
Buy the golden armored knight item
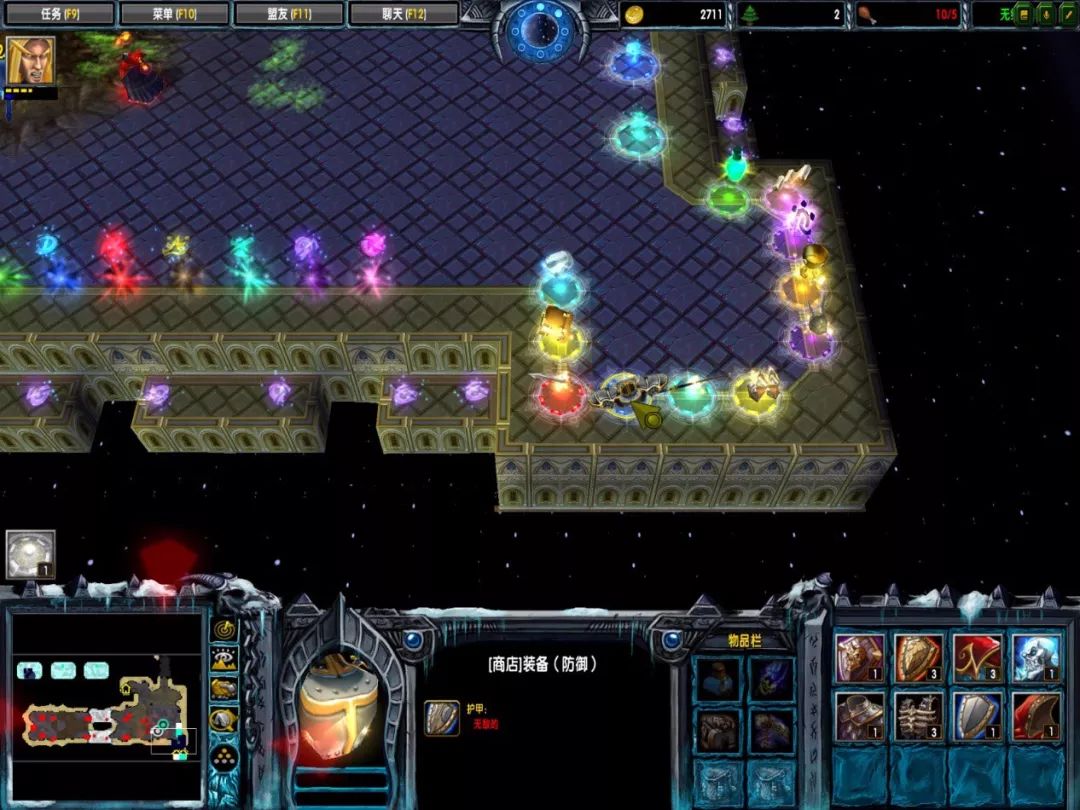[x=860, y=659]
